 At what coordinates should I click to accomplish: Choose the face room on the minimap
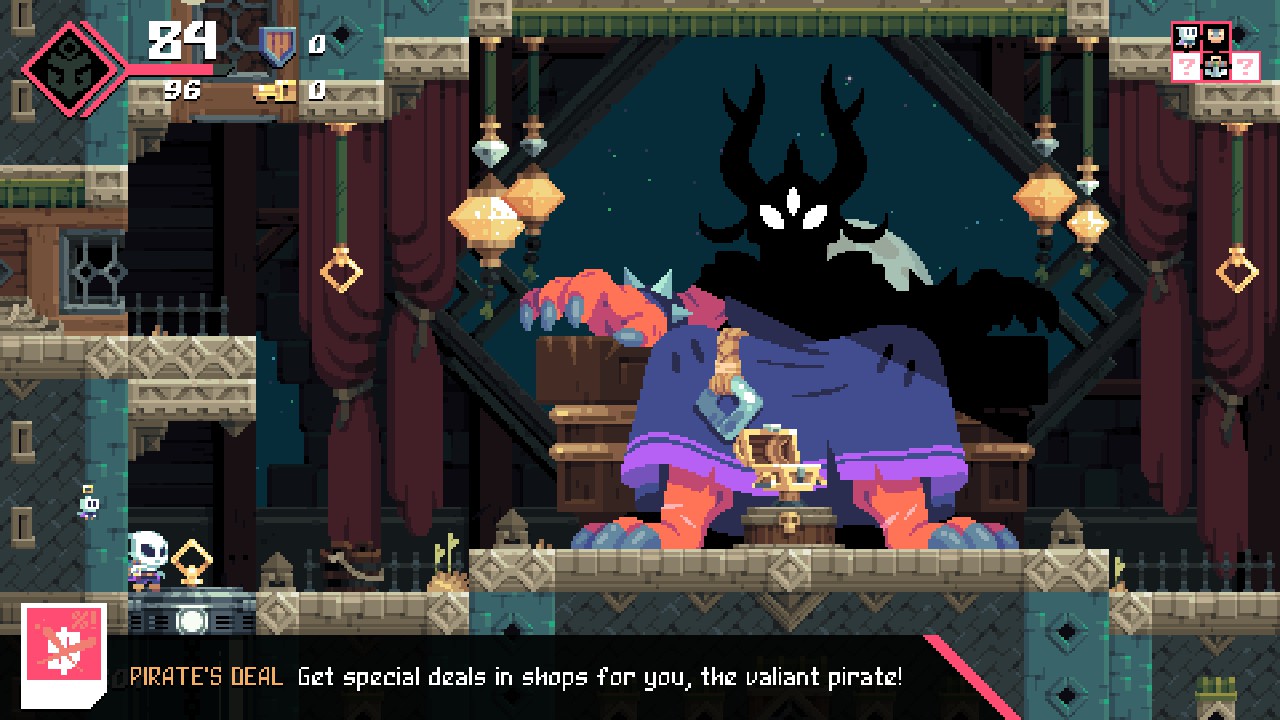[1216, 37]
